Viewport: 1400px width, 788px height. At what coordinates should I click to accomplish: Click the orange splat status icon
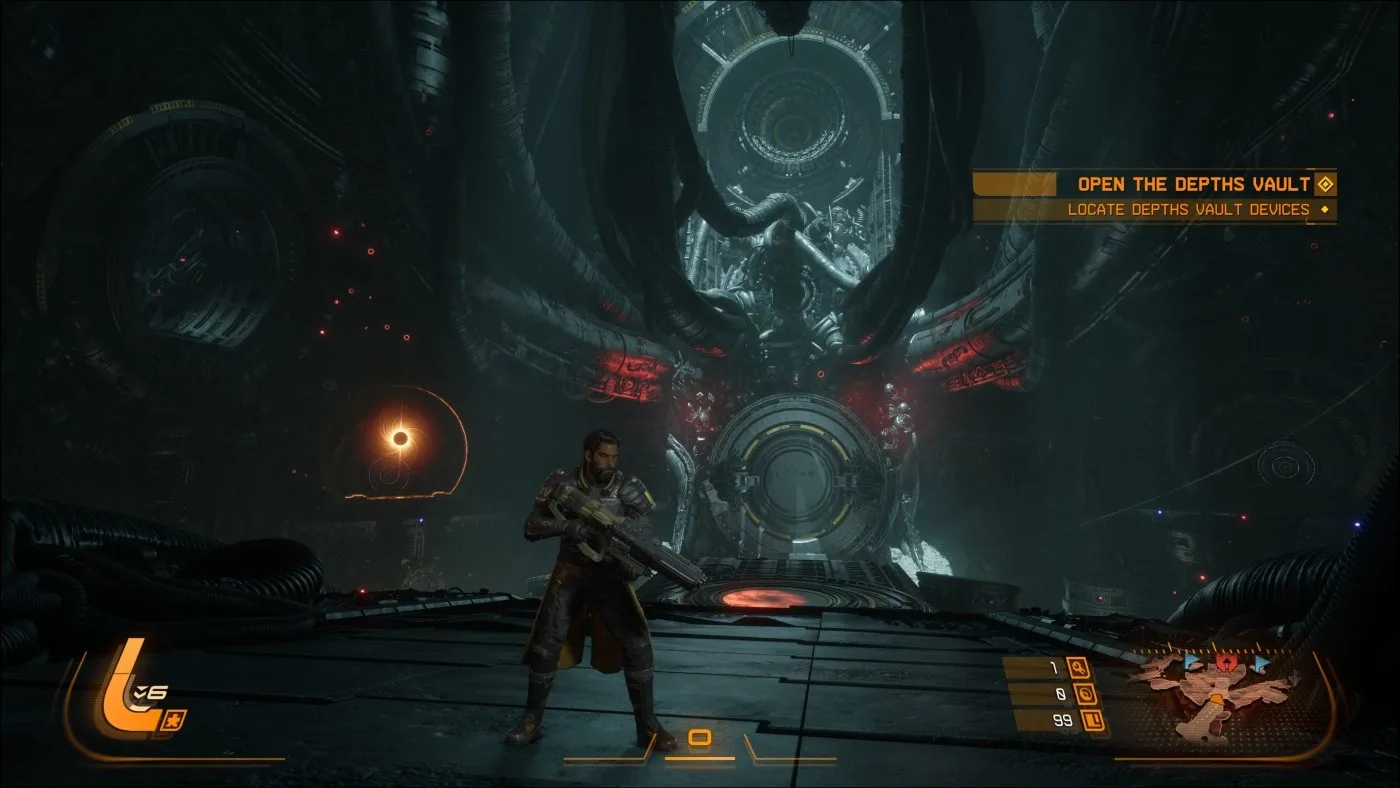pyautogui.click(x=173, y=718)
